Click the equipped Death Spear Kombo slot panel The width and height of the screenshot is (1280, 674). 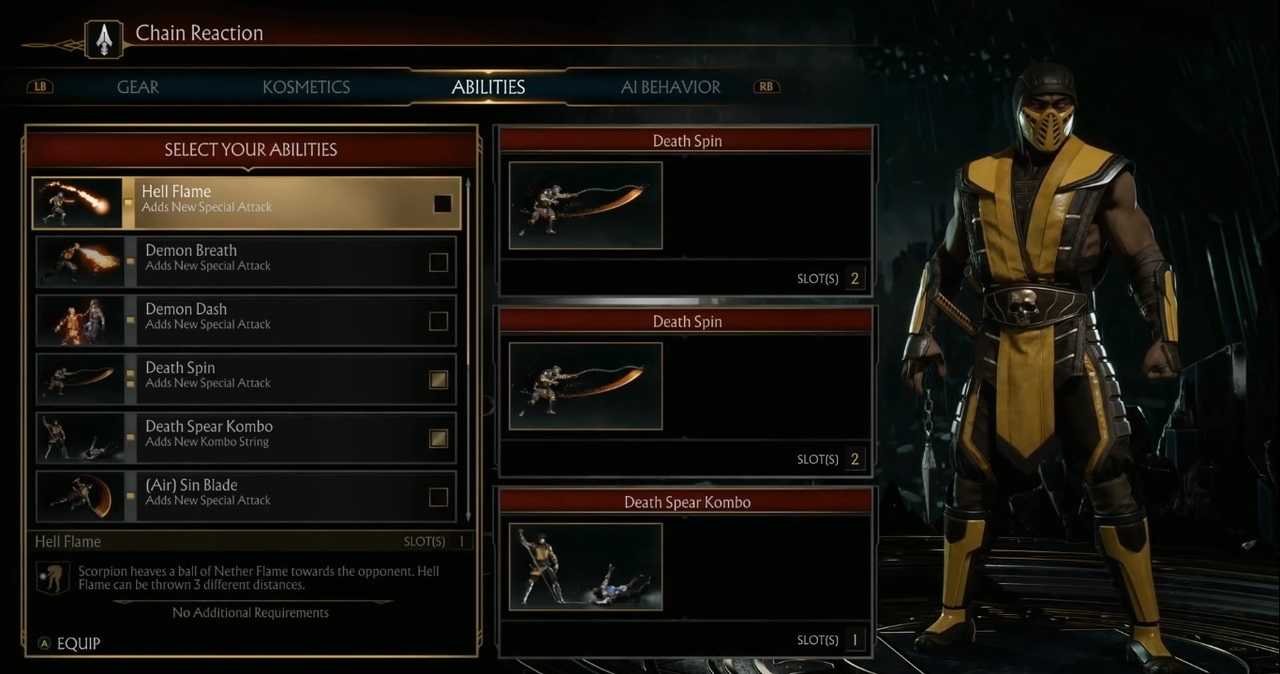686,571
